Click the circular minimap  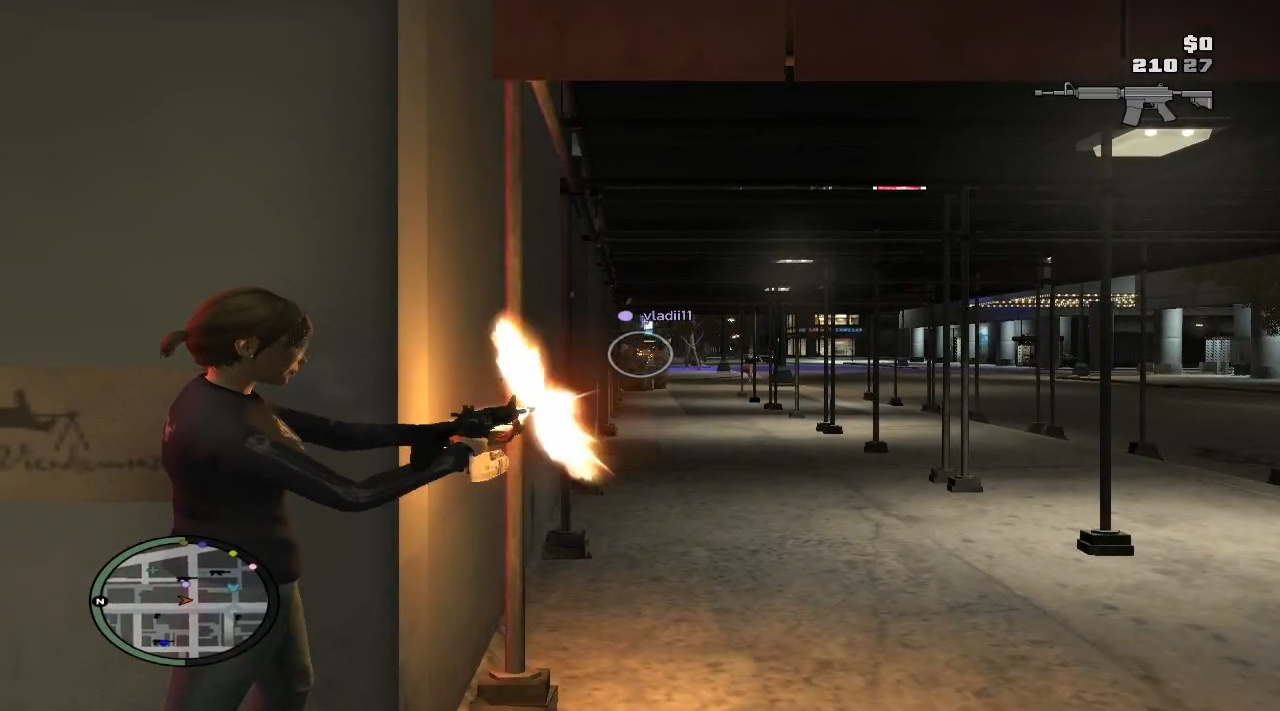[x=183, y=600]
